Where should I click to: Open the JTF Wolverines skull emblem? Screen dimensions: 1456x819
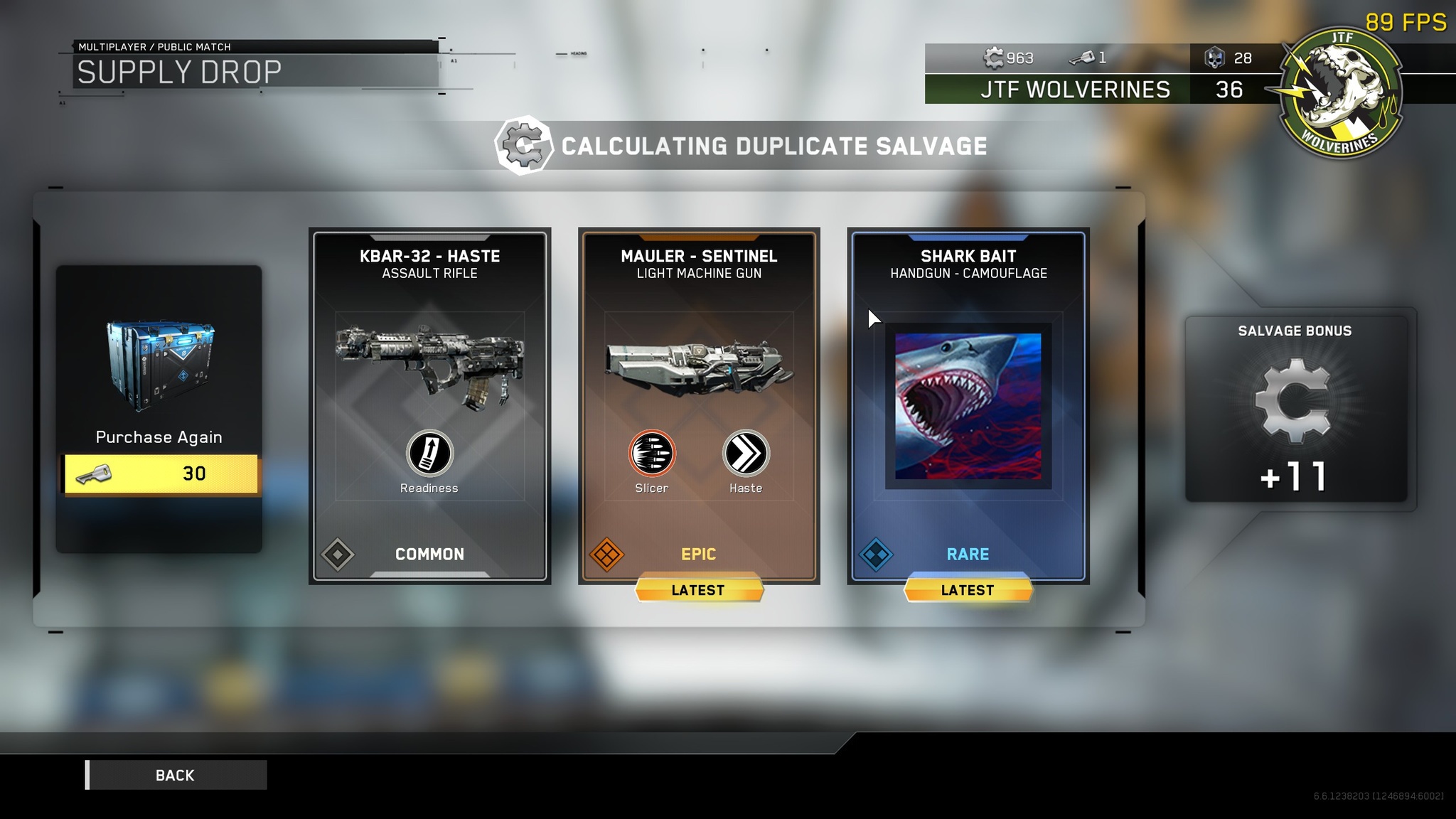(1339, 92)
